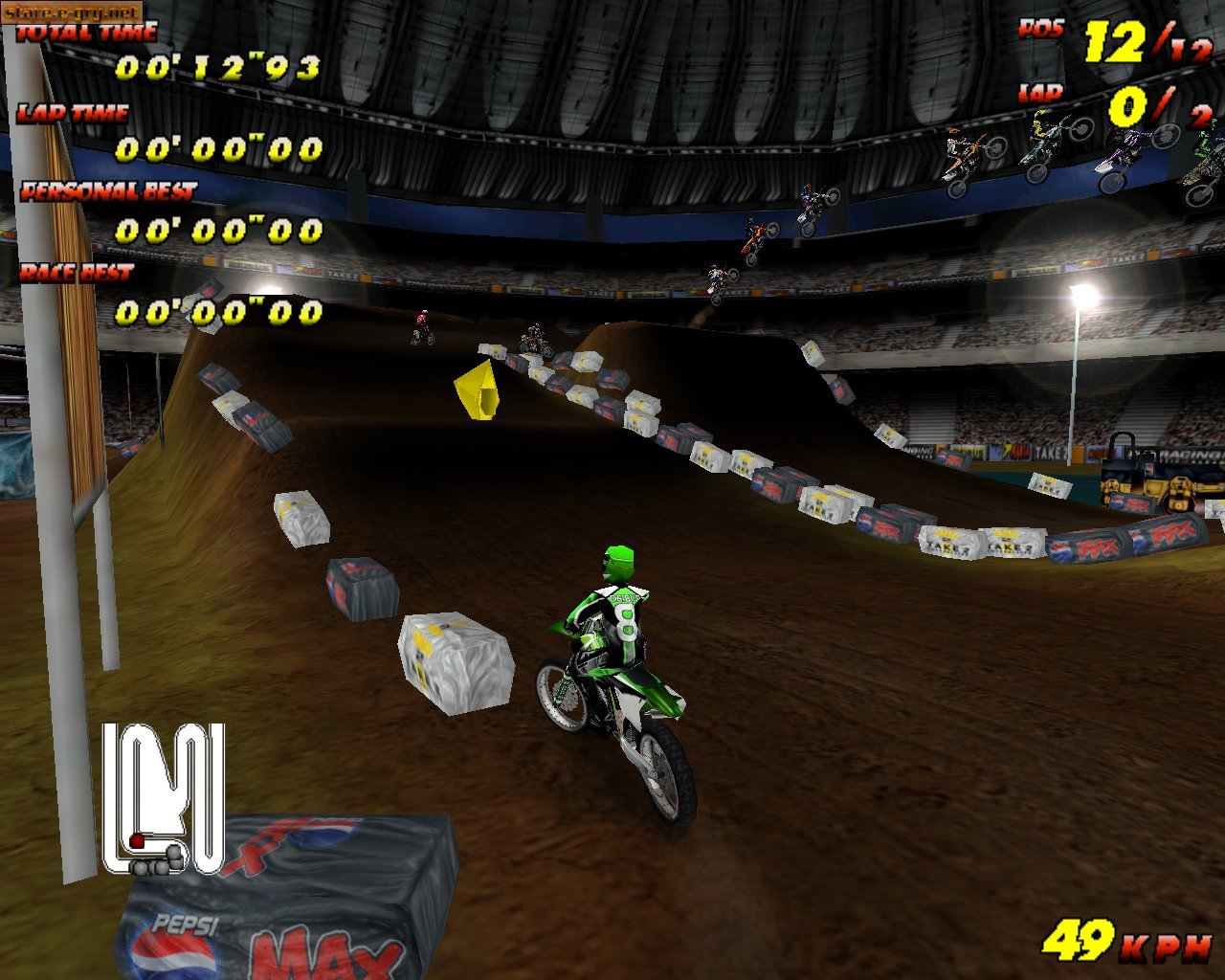
Task: Open the stare-e-gry.net watermark link
Action: tap(72, 13)
